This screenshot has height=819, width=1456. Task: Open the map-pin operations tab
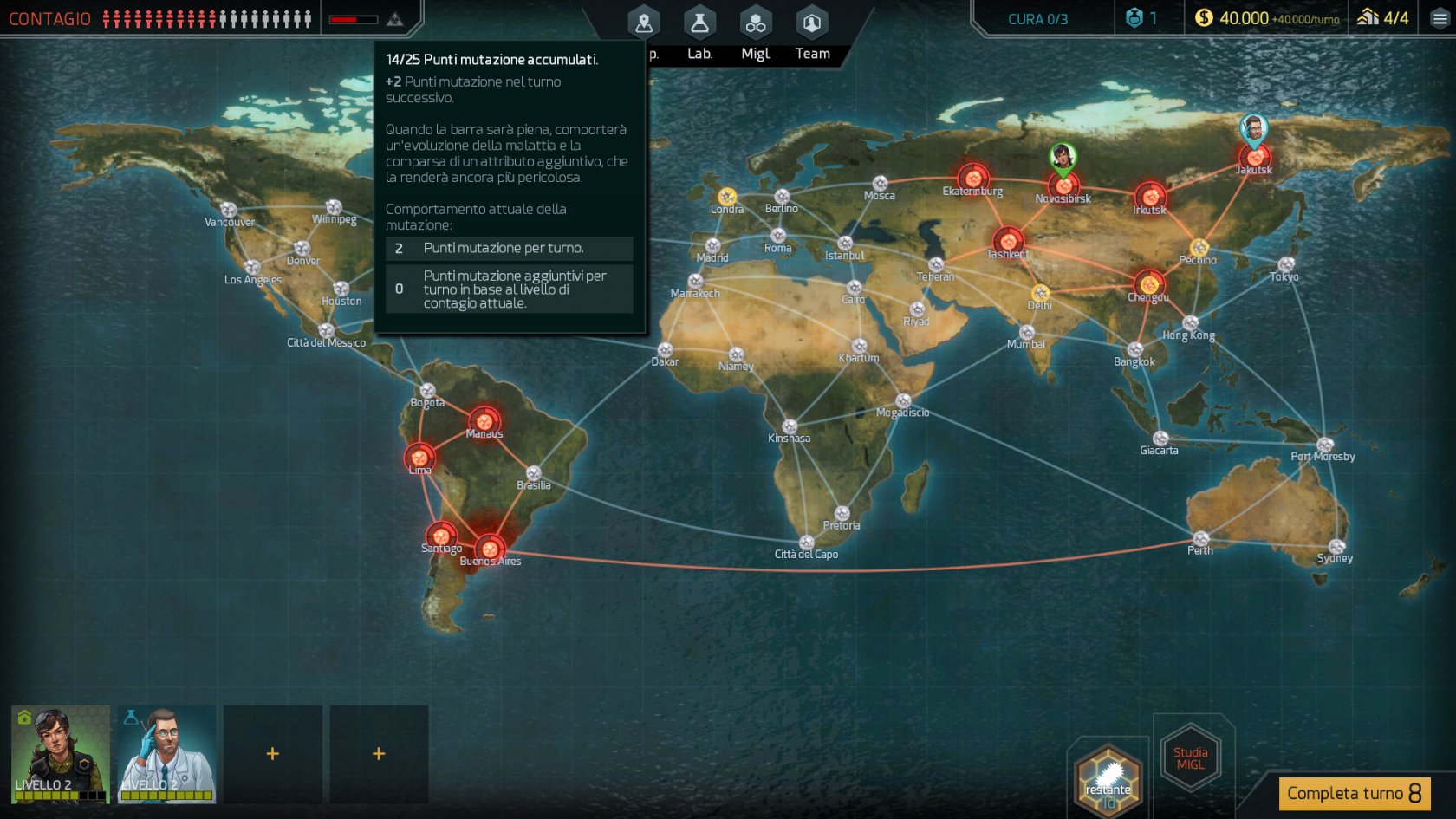[x=644, y=24]
